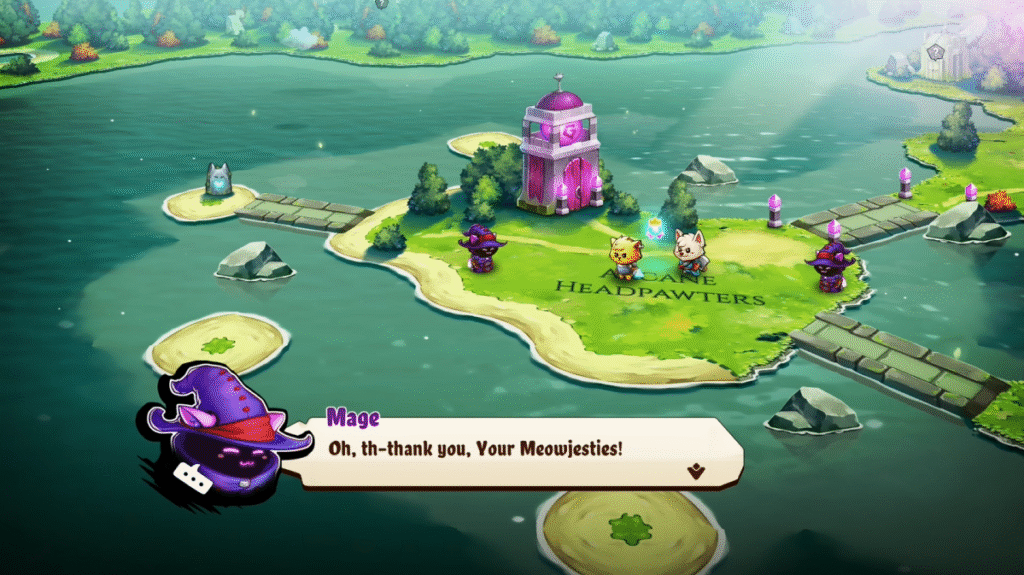This screenshot has height=575, width=1024.
Task: Click the dialogue continue arrow
Action: tap(693, 470)
